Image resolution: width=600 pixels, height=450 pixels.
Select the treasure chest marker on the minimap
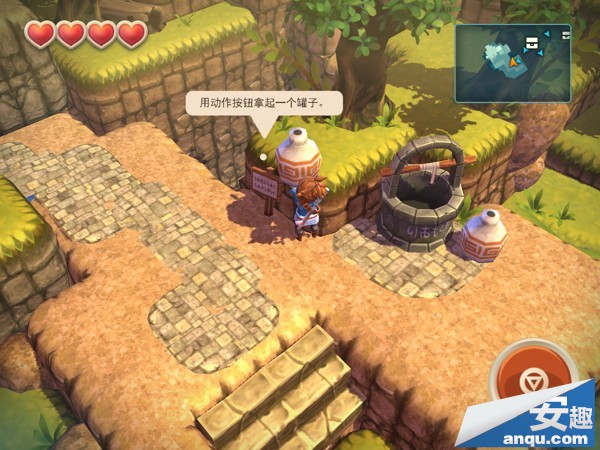[x=533, y=42]
